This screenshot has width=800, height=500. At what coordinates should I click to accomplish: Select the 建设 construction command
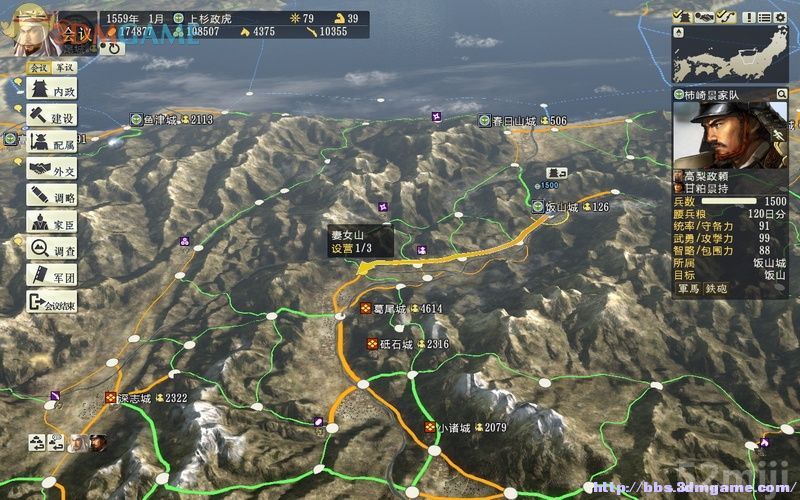pyautogui.click(x=52, y=118)
